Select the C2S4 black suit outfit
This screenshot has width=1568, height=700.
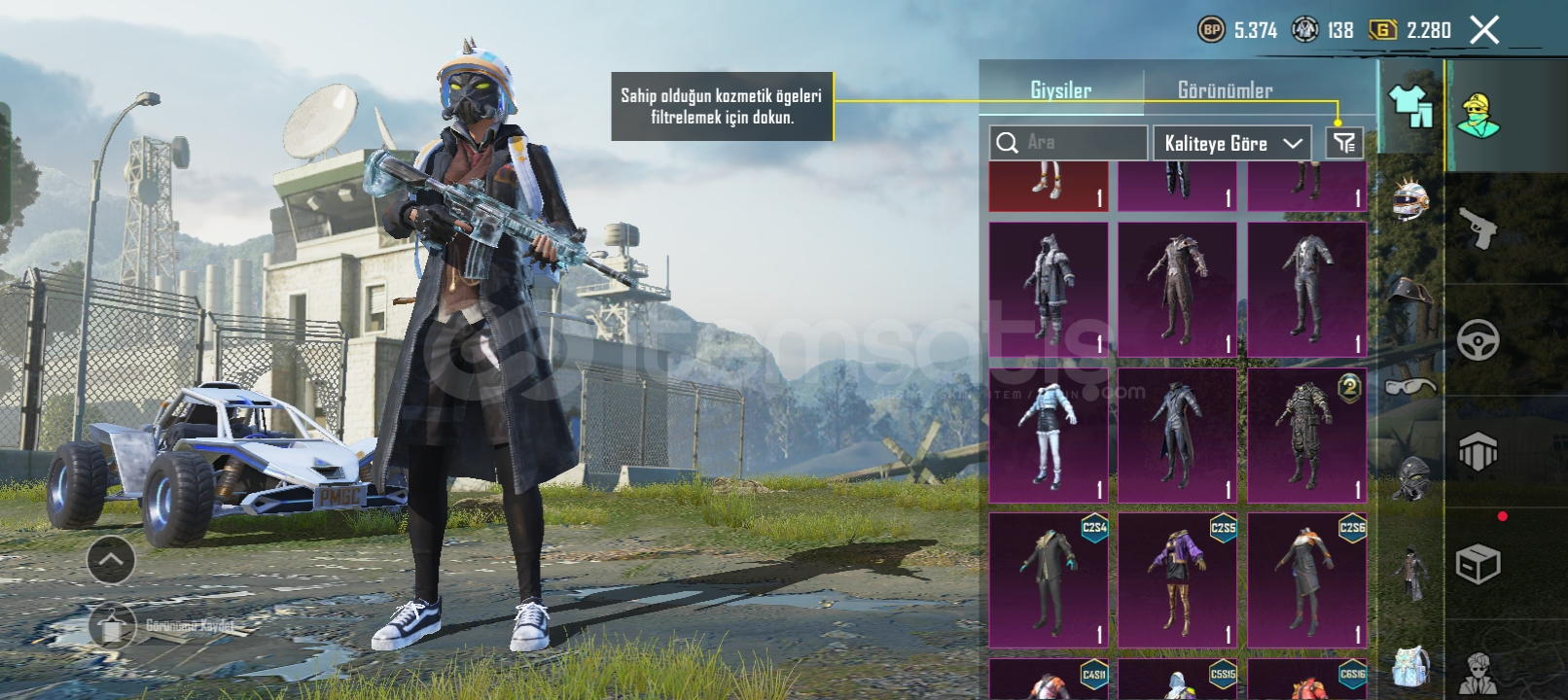[x=1049, y=579]
